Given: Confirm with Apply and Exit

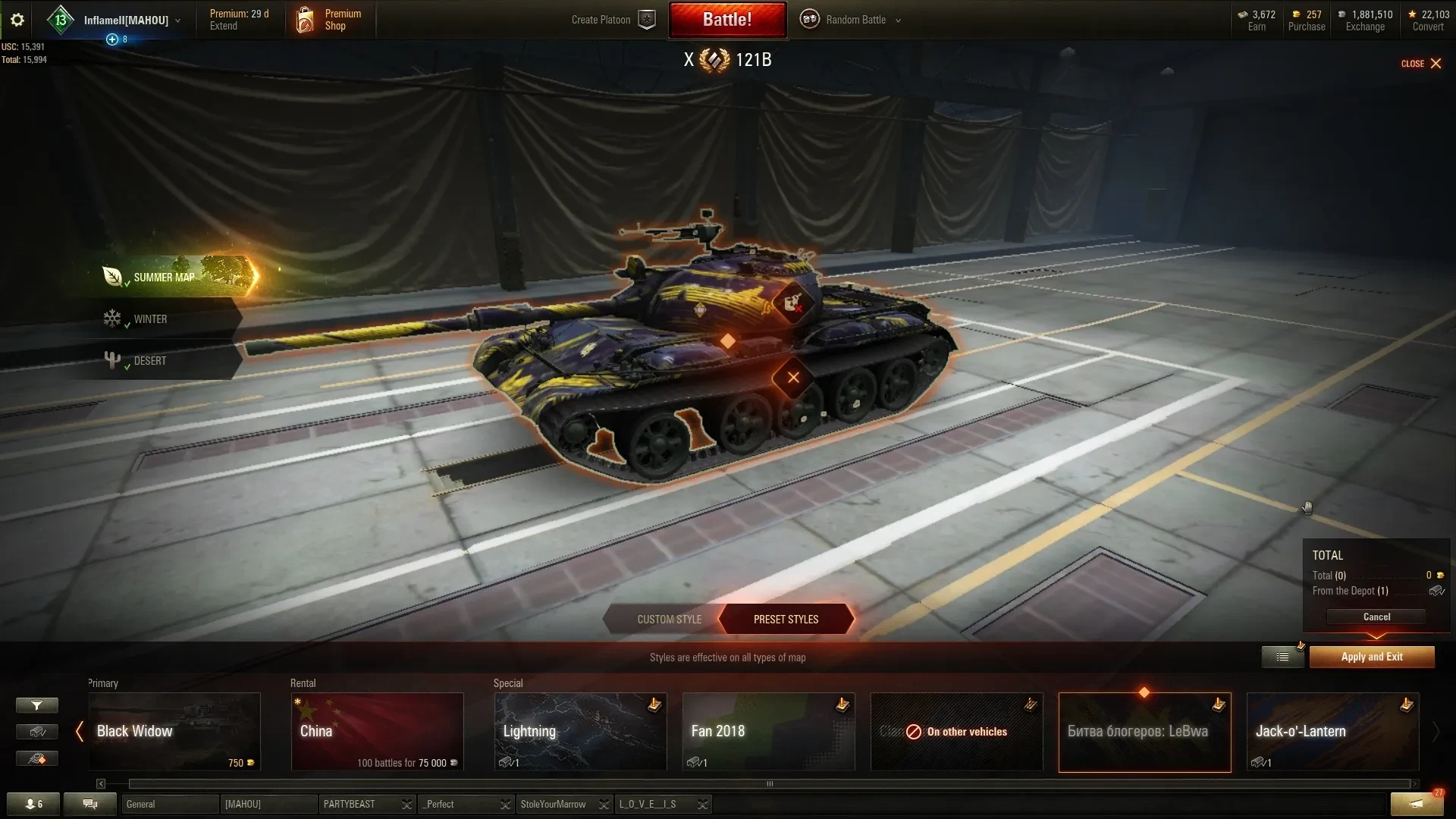Looking at the screenshot, I should (x=1371, y=657).
